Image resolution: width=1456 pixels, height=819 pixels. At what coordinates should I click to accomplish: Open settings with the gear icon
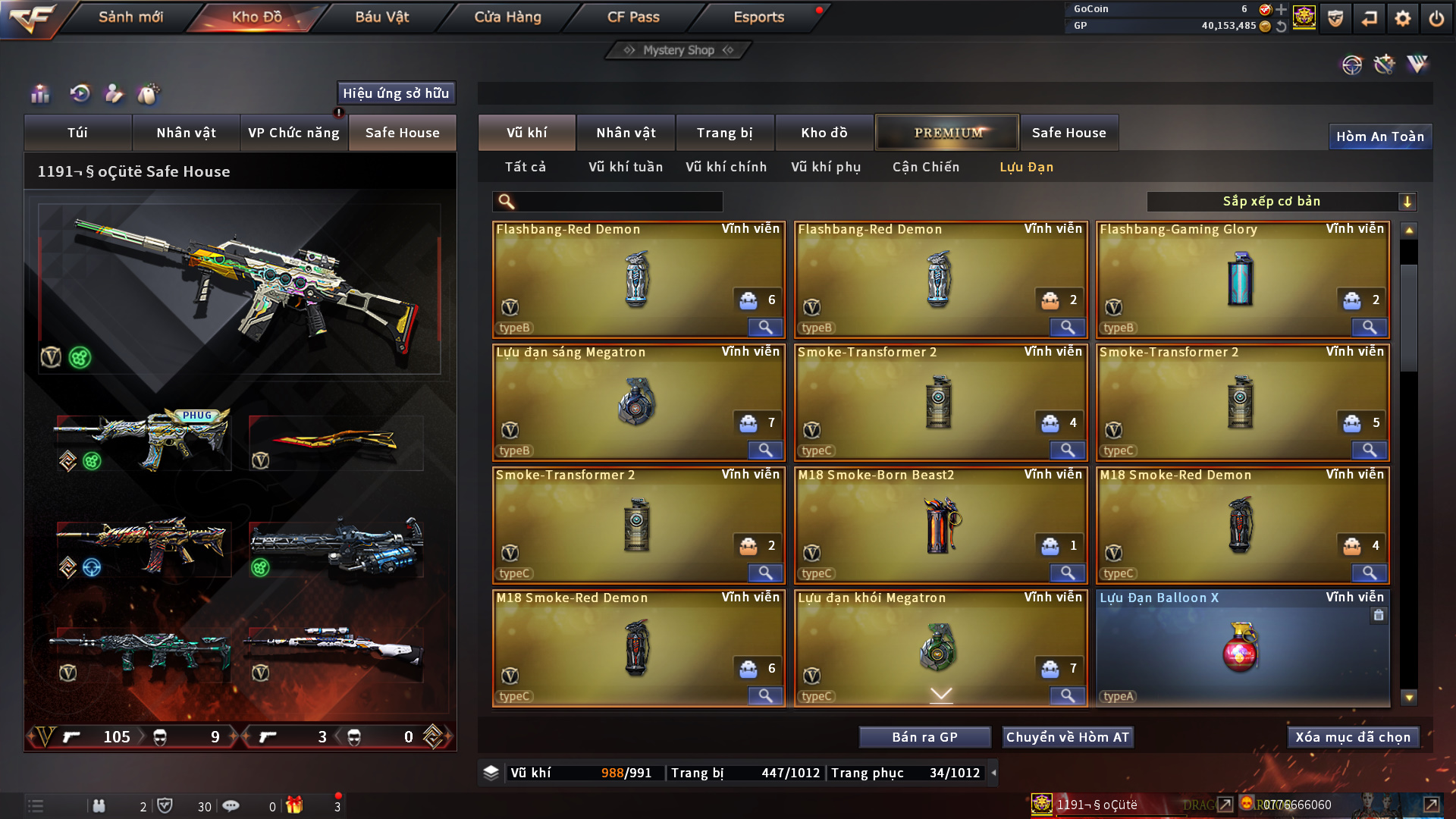[x=1403, y=18]
